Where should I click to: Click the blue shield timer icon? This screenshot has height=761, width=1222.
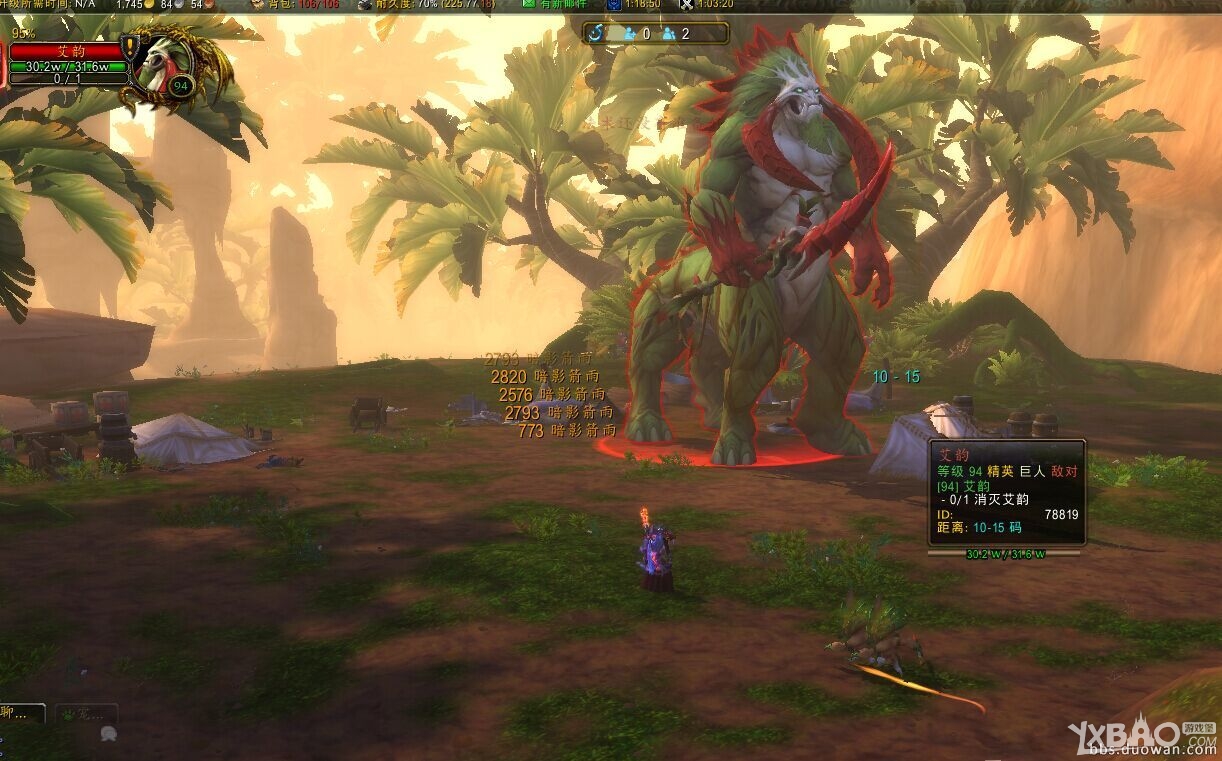(613, 4)
